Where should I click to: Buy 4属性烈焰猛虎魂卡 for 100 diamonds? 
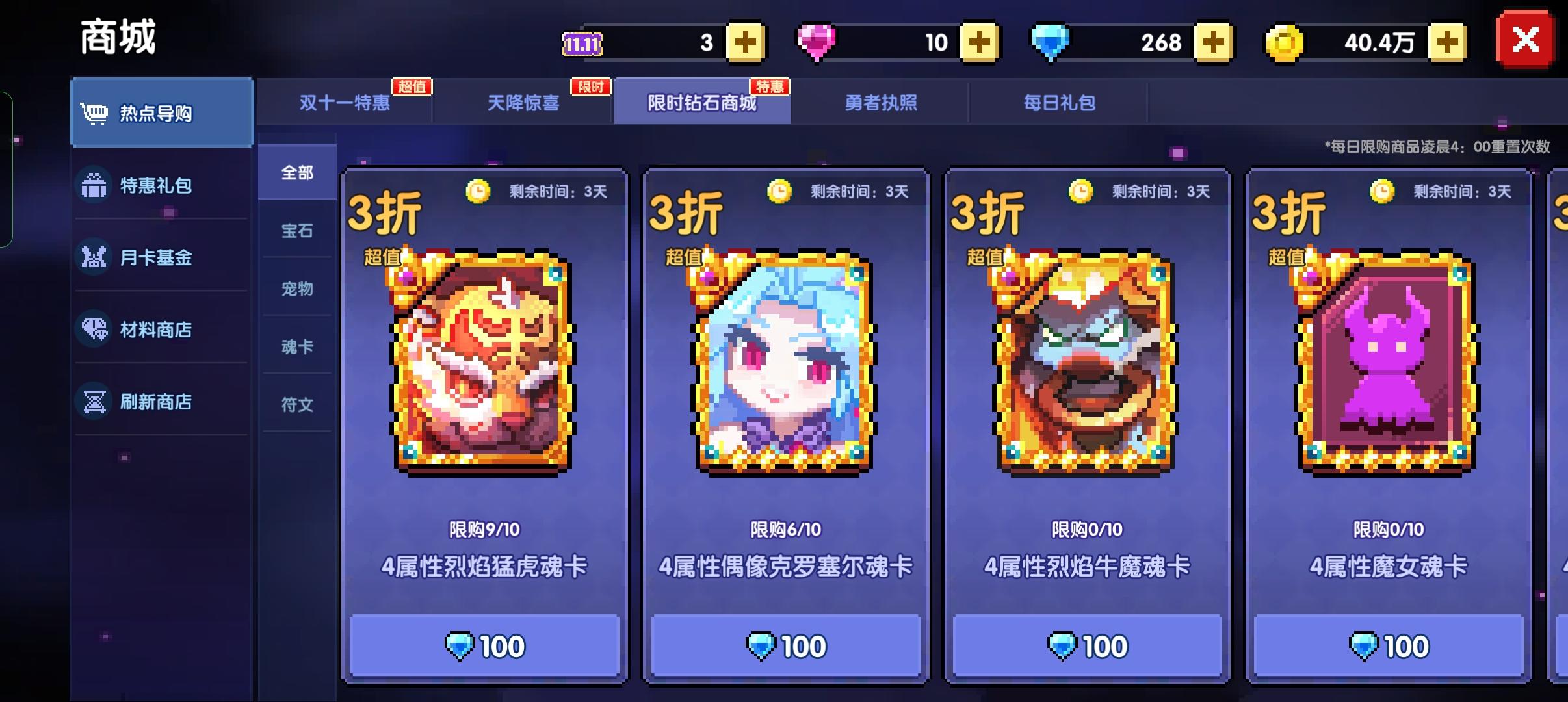click(x=485, y=645)
